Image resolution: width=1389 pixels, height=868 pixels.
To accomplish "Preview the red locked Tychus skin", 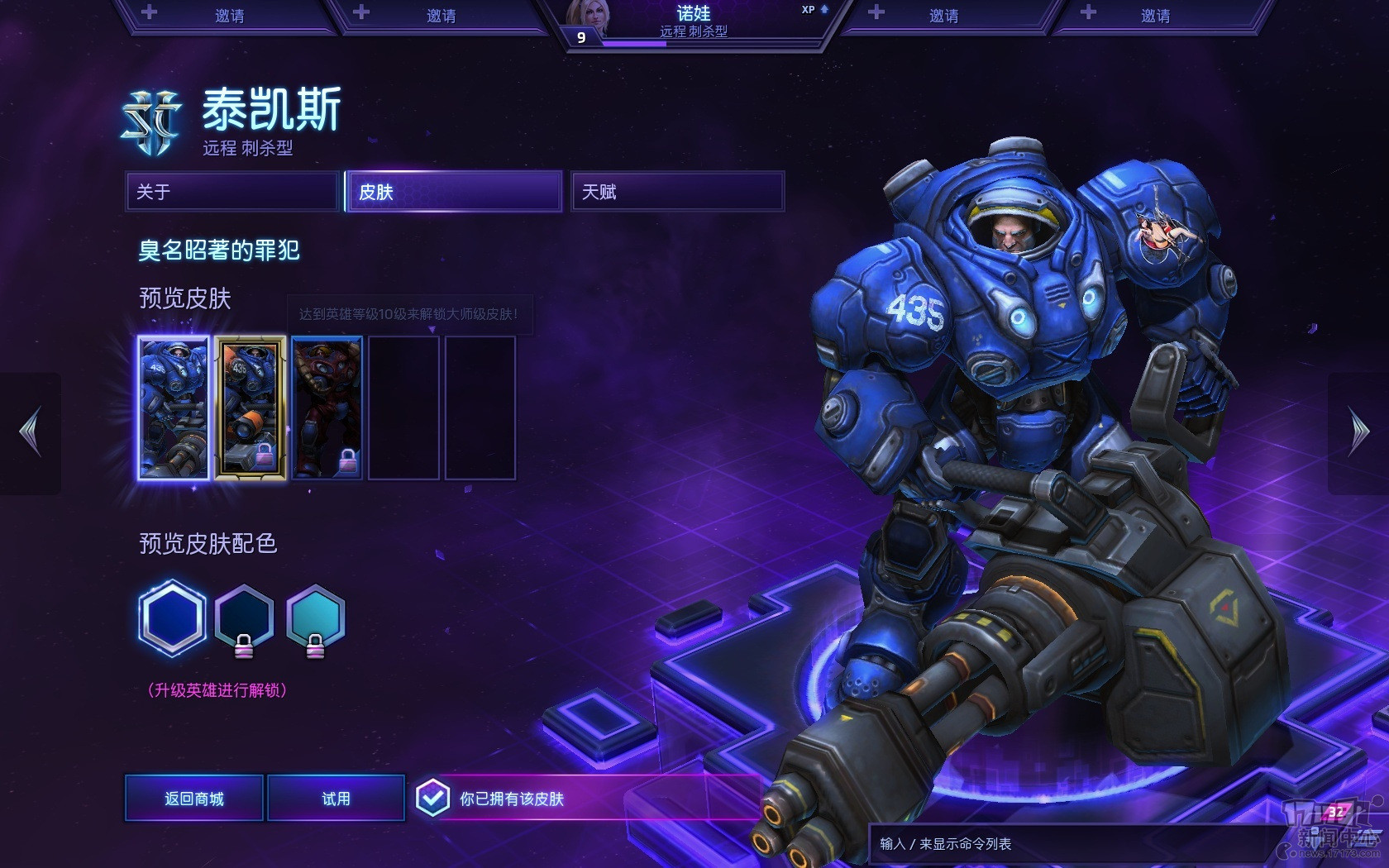I will [x=327, y=408].
